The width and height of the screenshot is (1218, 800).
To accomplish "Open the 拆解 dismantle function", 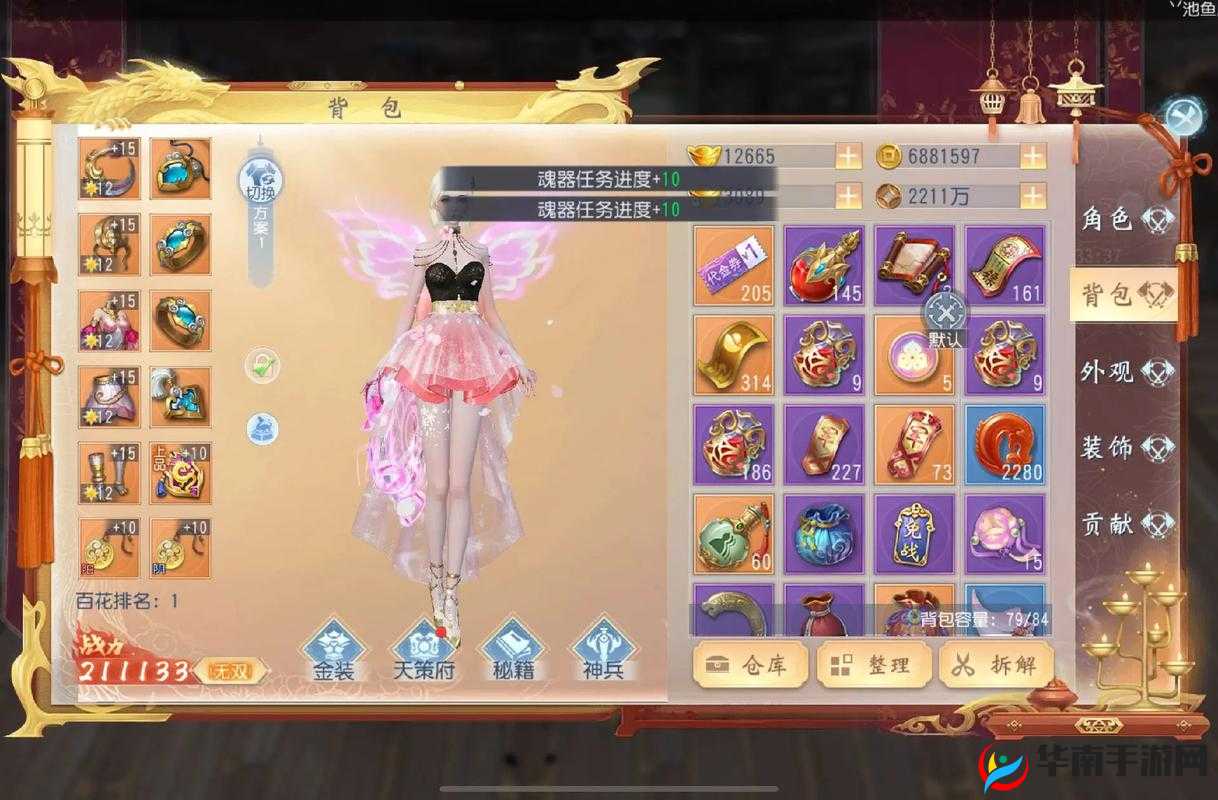I will pos(993,666).
